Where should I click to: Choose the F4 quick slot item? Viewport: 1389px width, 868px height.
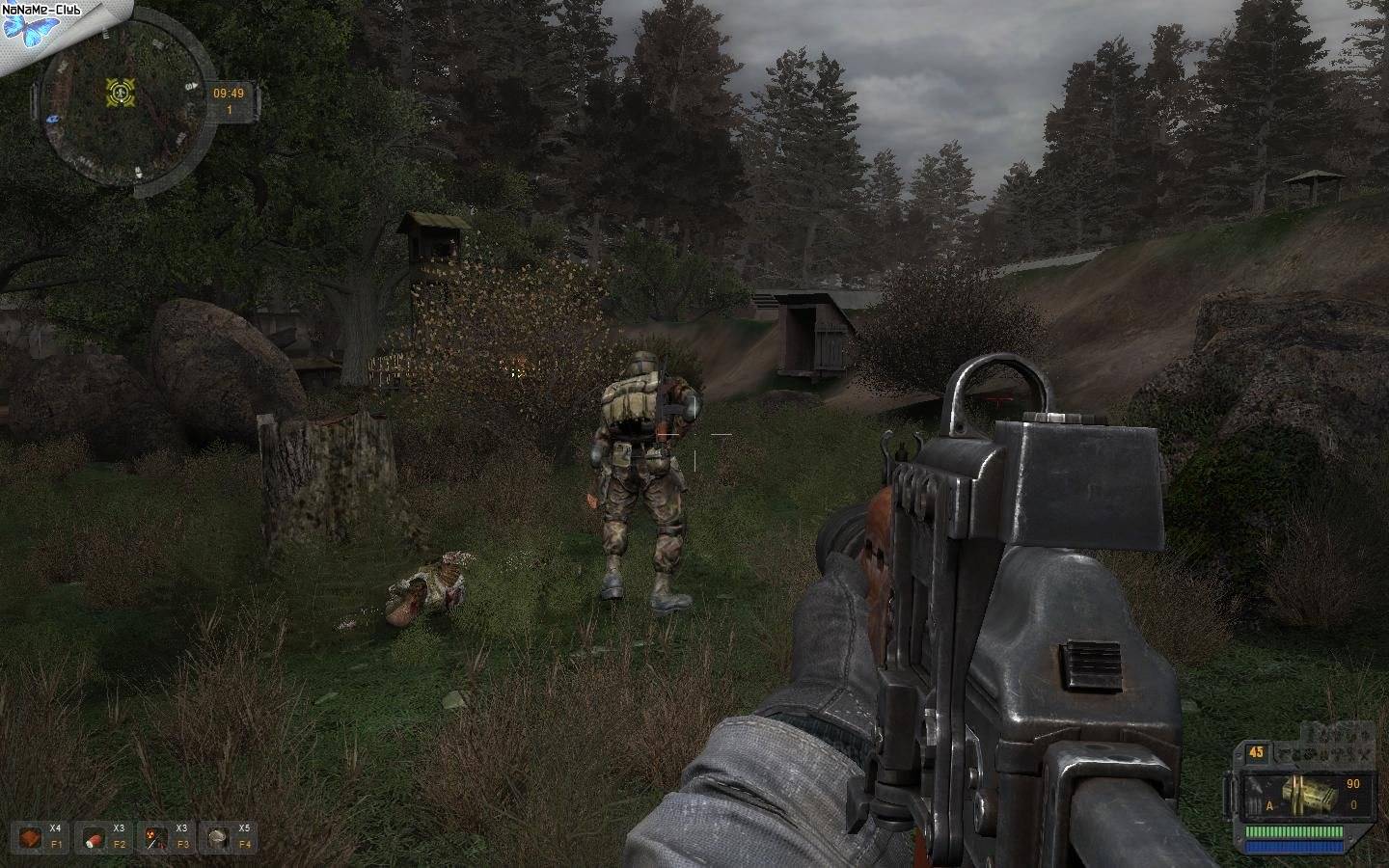click(x=217, y=836)
